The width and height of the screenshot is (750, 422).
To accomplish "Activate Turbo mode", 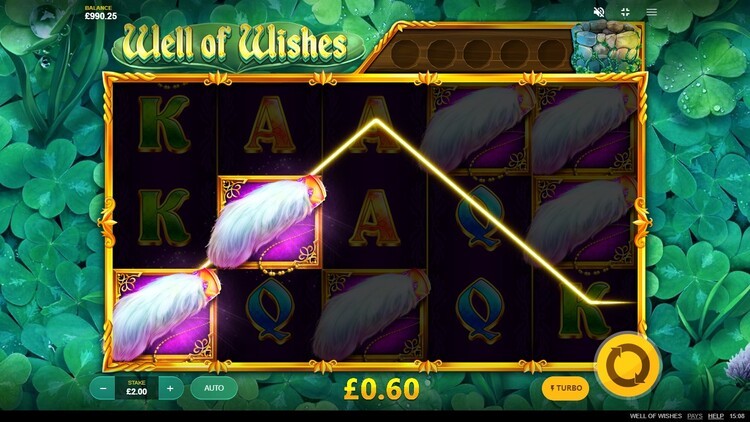I will click(x=565, y=388).
